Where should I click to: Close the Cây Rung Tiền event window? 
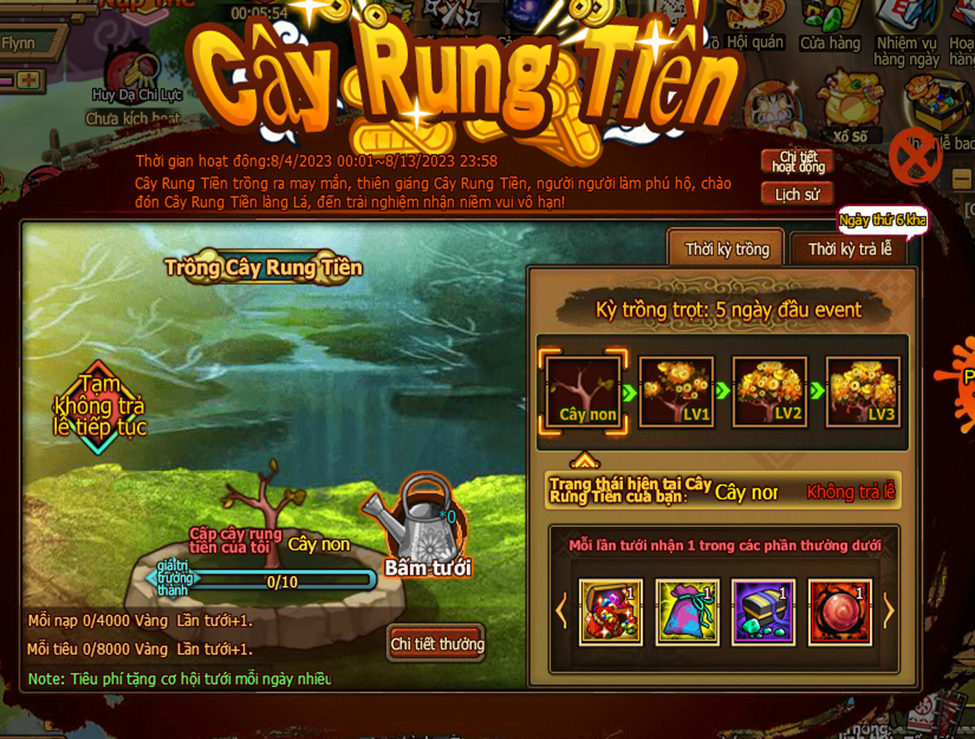[x=915, y=157]
